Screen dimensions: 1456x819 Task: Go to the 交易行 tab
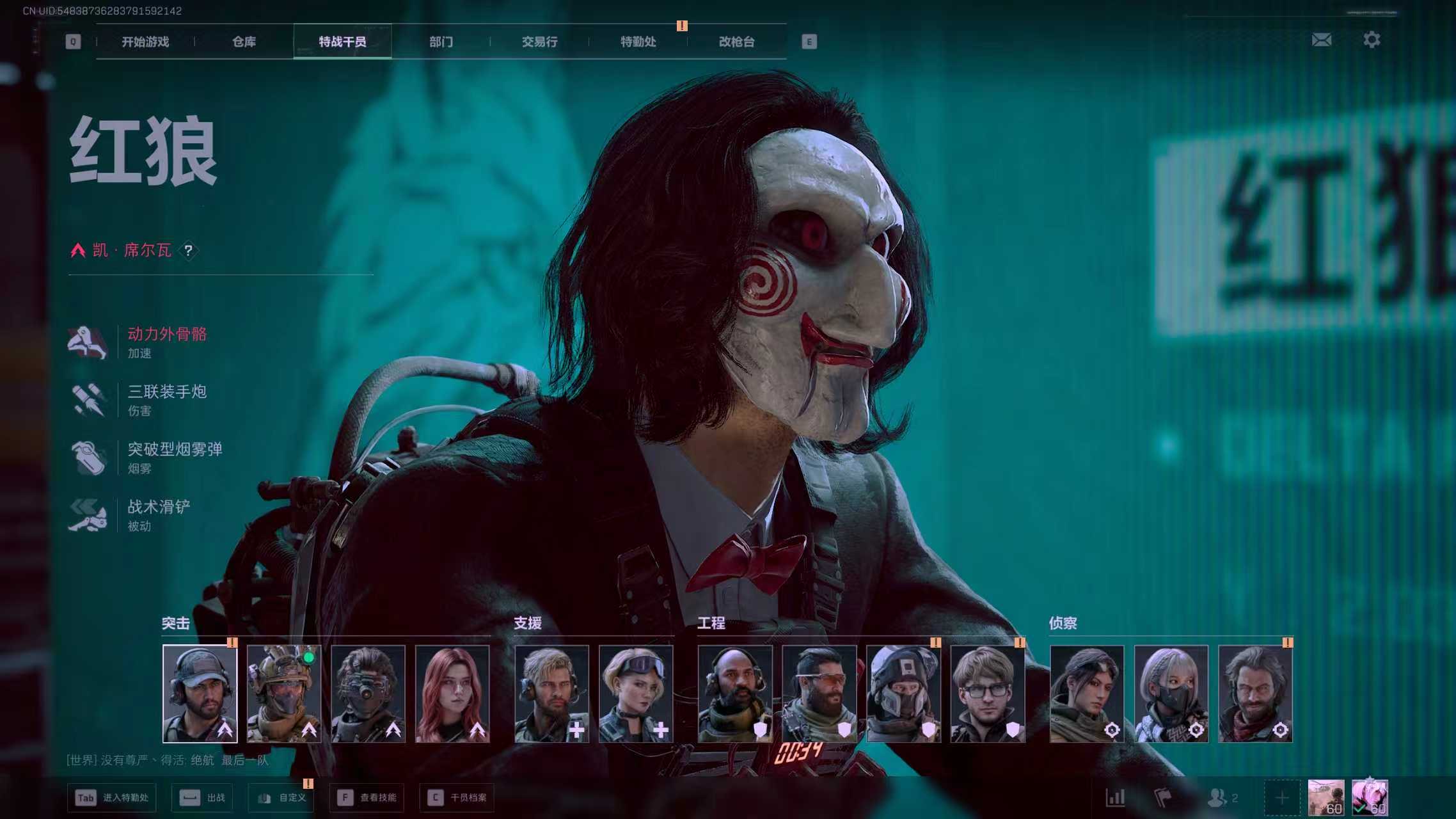[x=539, y=42]
